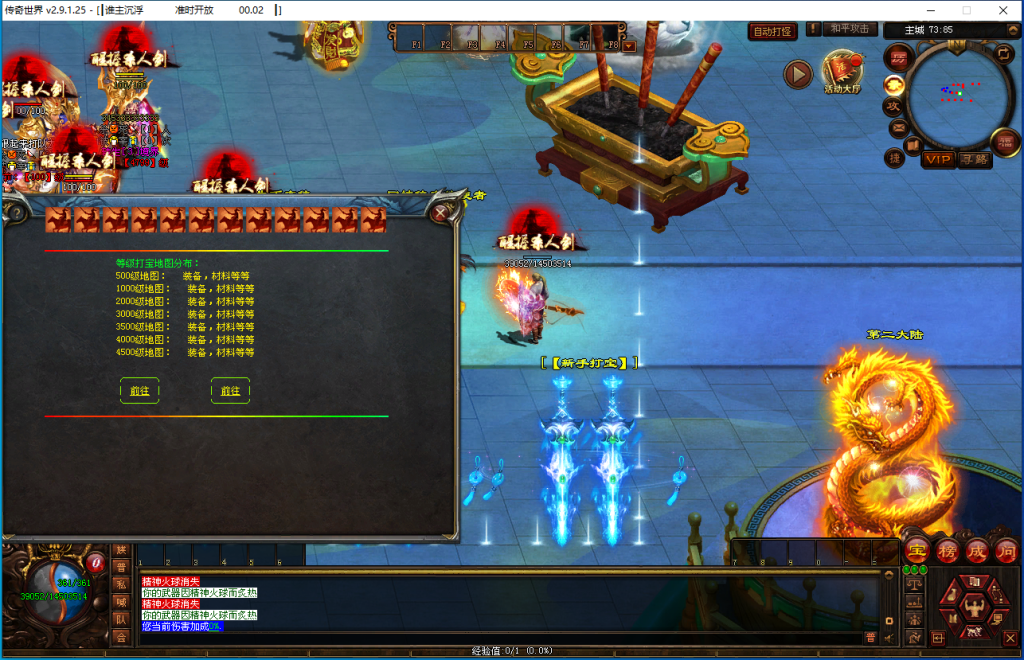Open the 成 achievements button

(977, 550)
